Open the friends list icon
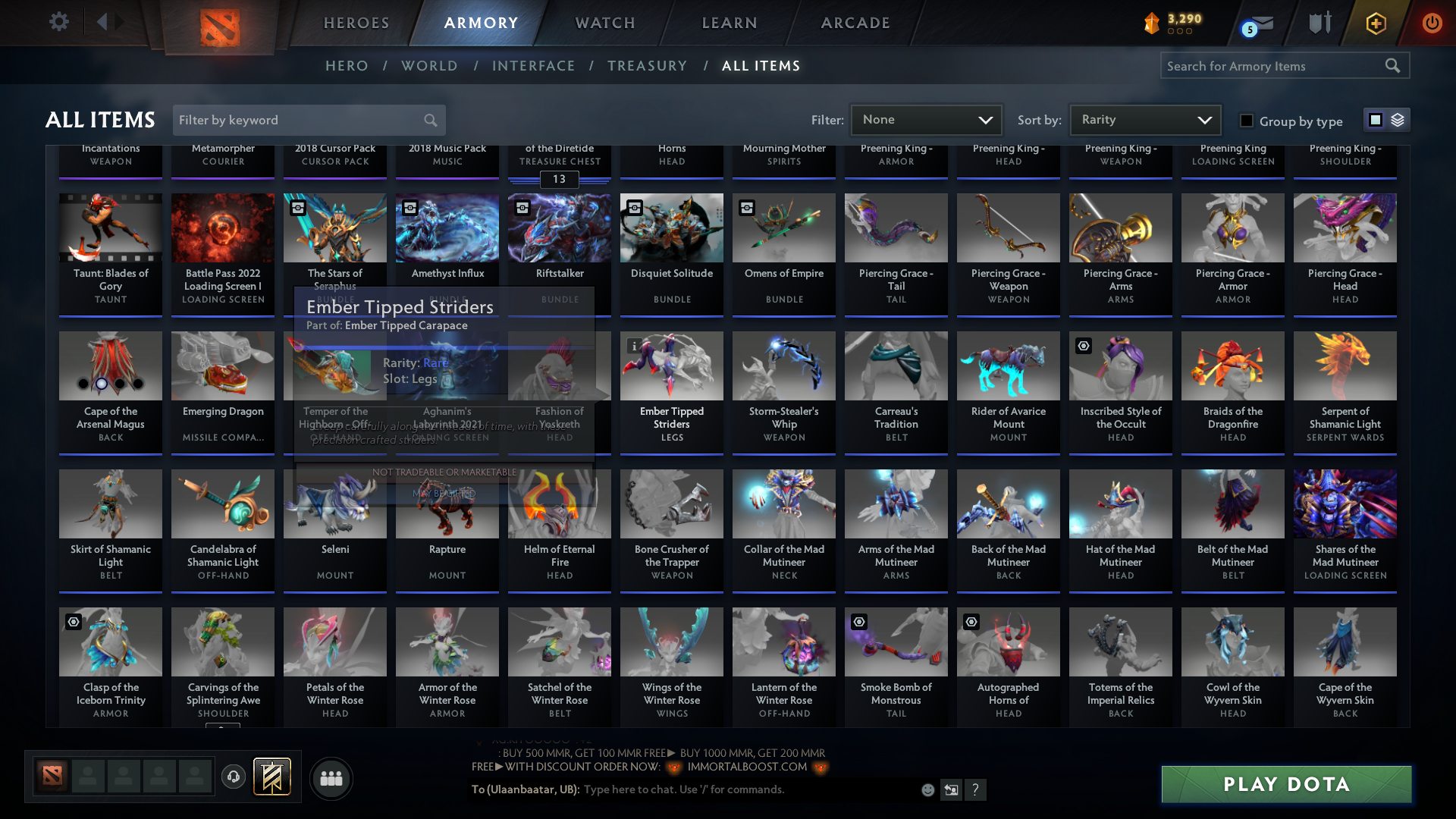1456x819 pixels. pyautogui.click(x=331, y=778)
